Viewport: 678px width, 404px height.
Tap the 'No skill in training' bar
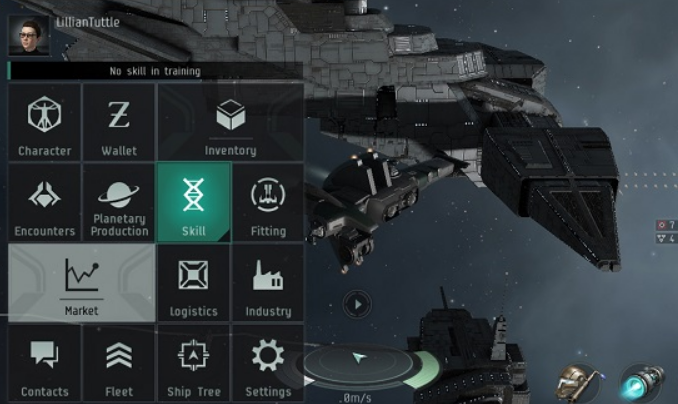(x=155, y=71)
